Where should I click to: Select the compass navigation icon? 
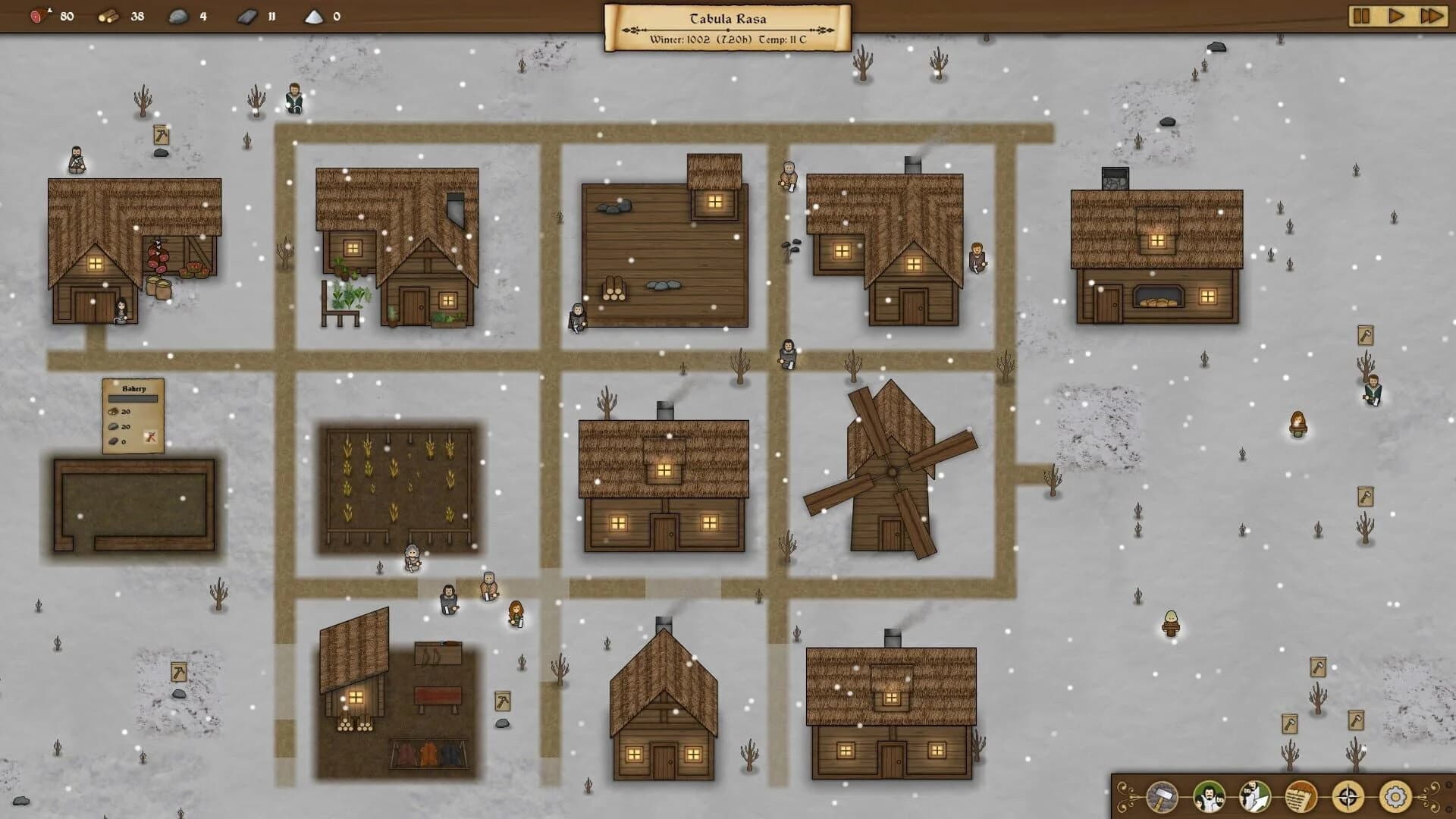(1348, 795)
